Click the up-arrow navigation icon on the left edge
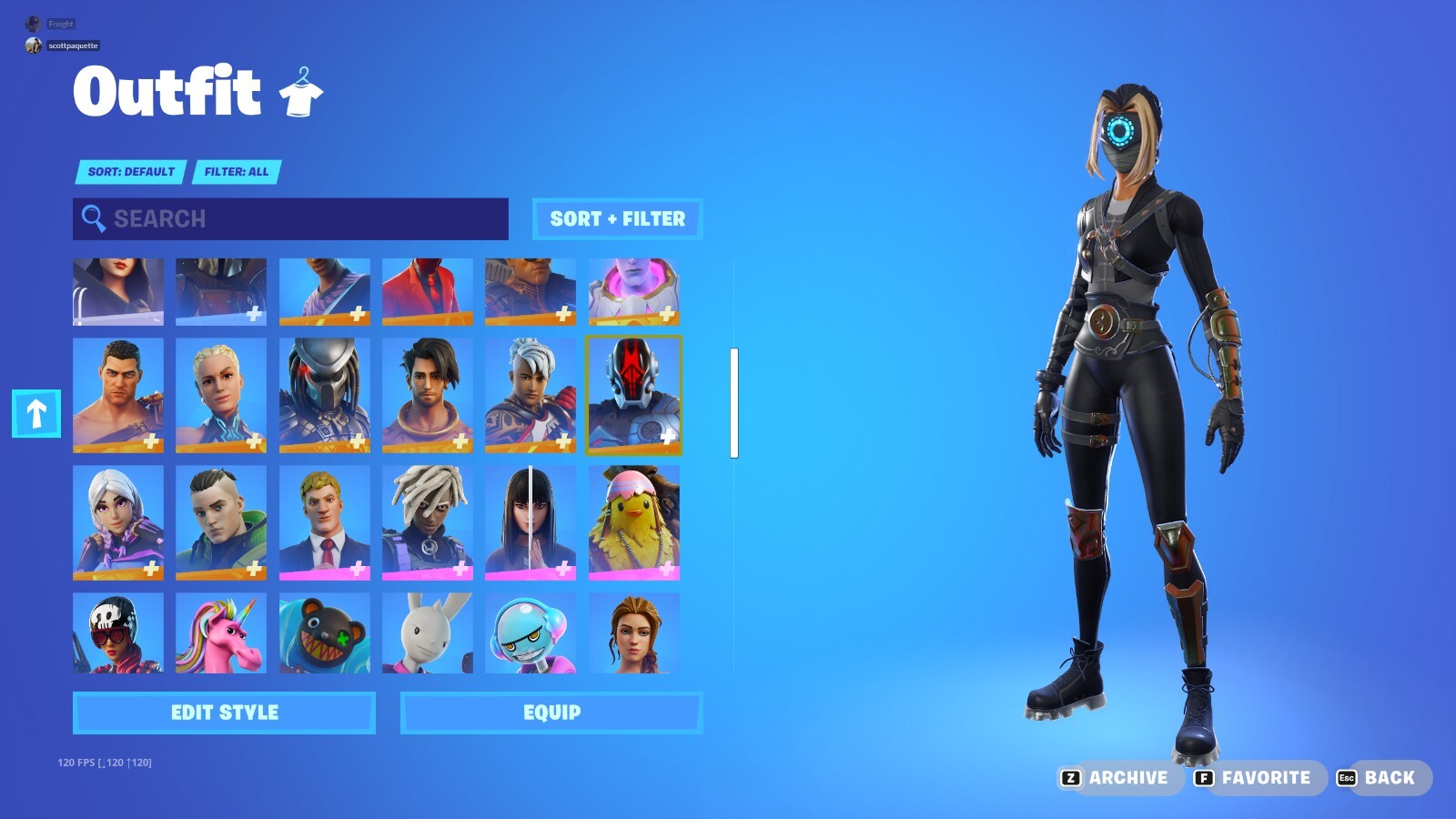Viewport: 1456px width, 819px height. point(35,414)
